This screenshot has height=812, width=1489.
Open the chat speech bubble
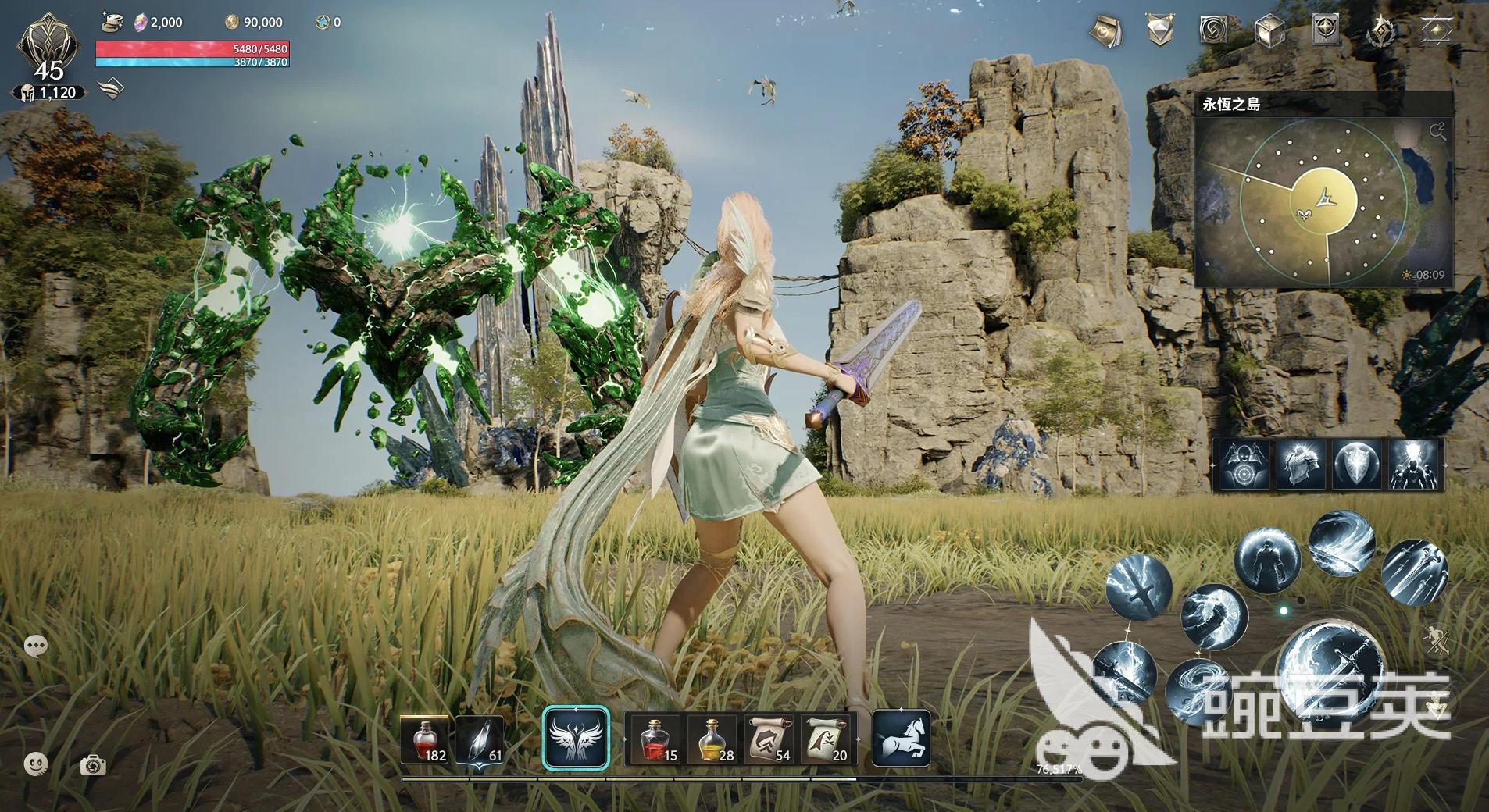tap(36, 646)
